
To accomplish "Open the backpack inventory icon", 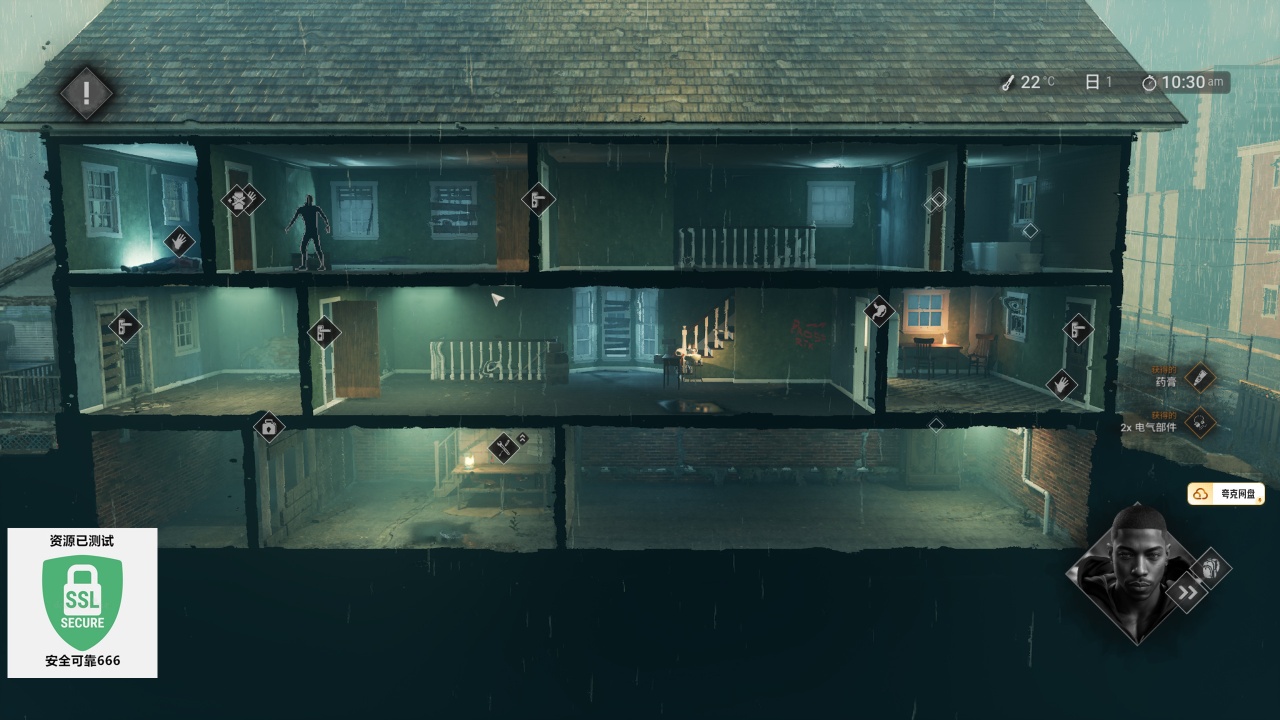I will [x=1210, y=567].
